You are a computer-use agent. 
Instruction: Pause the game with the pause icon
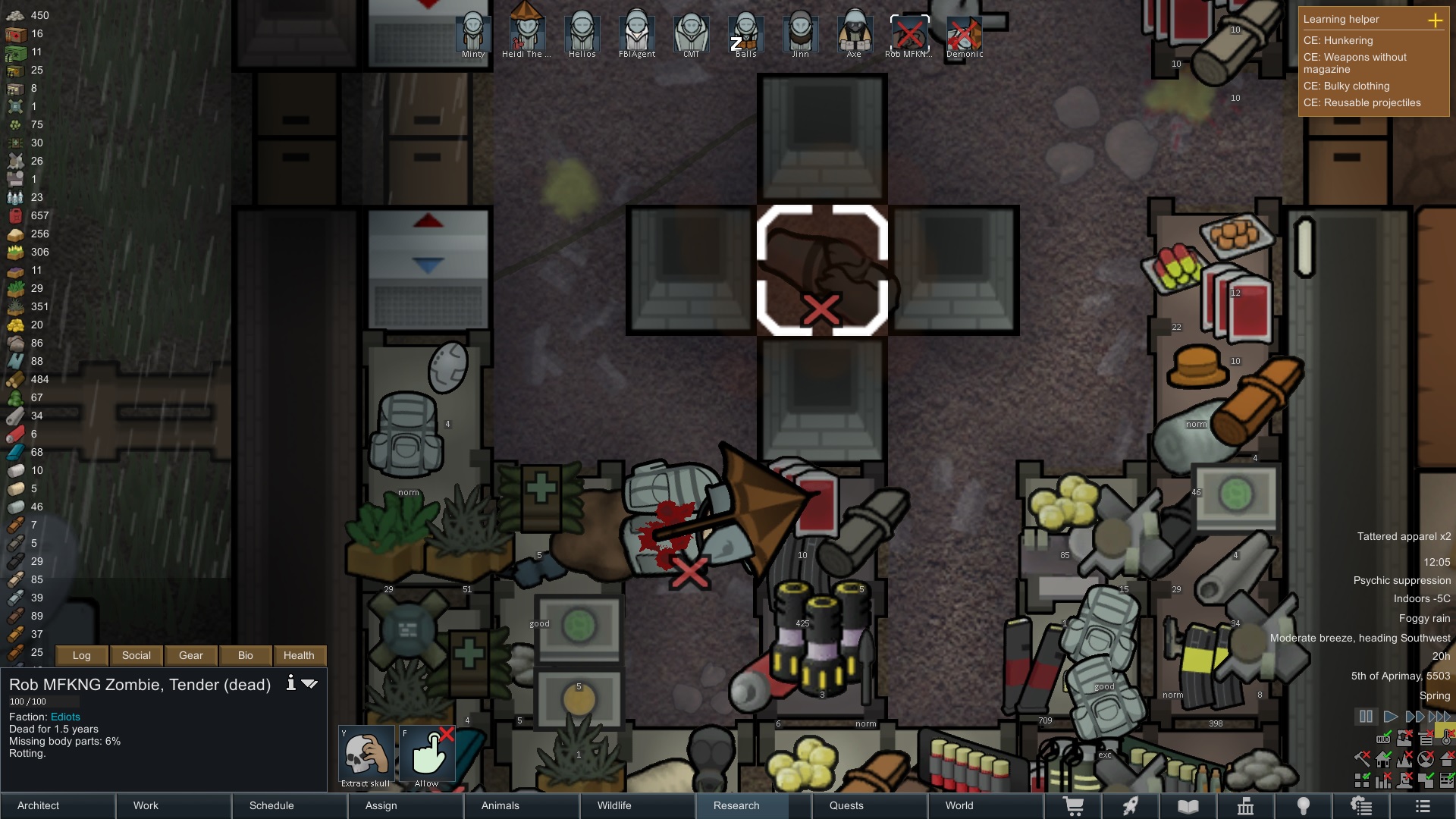point(1366,716)
